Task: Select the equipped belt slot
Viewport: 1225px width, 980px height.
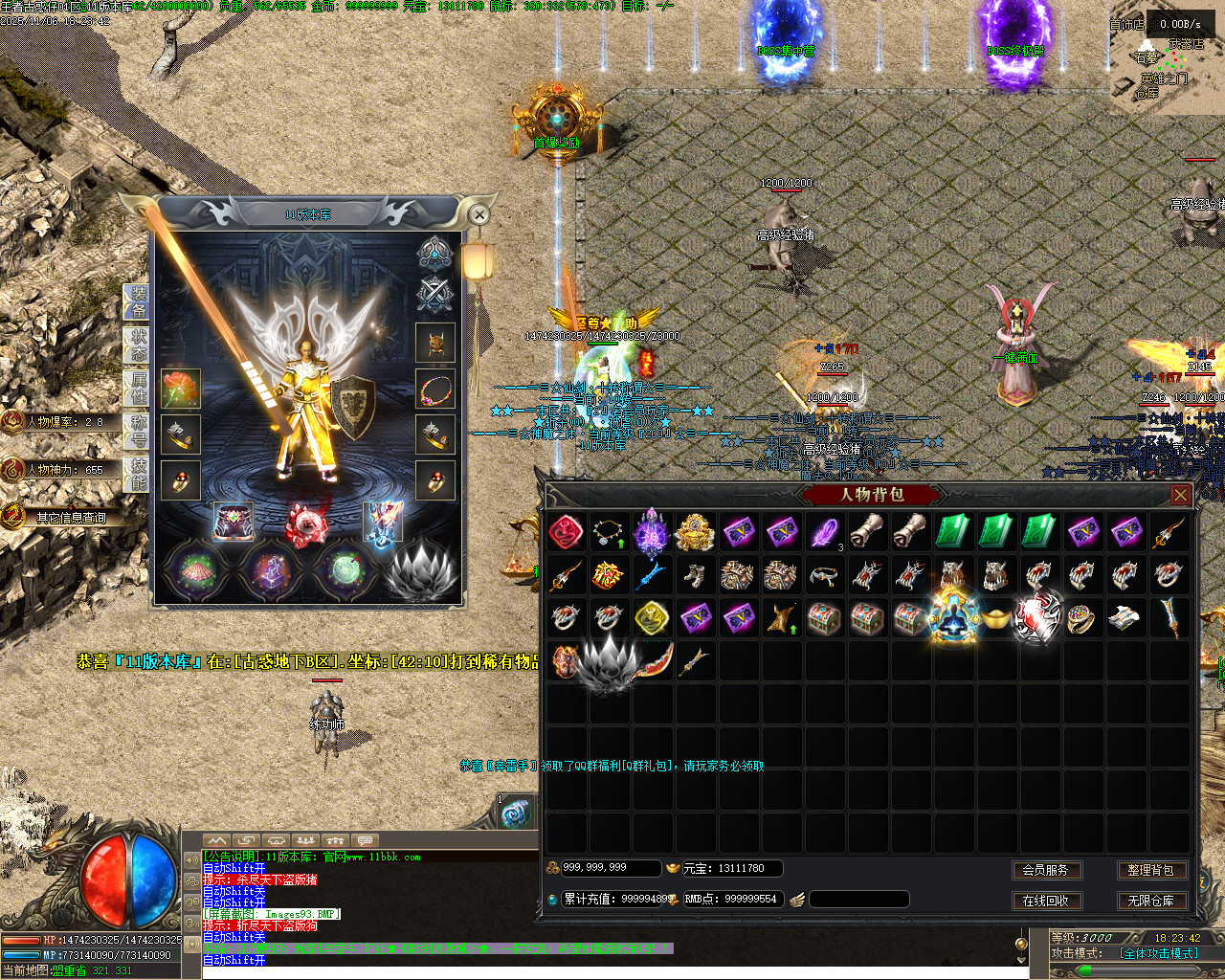Action: click(x=233, y=523)
